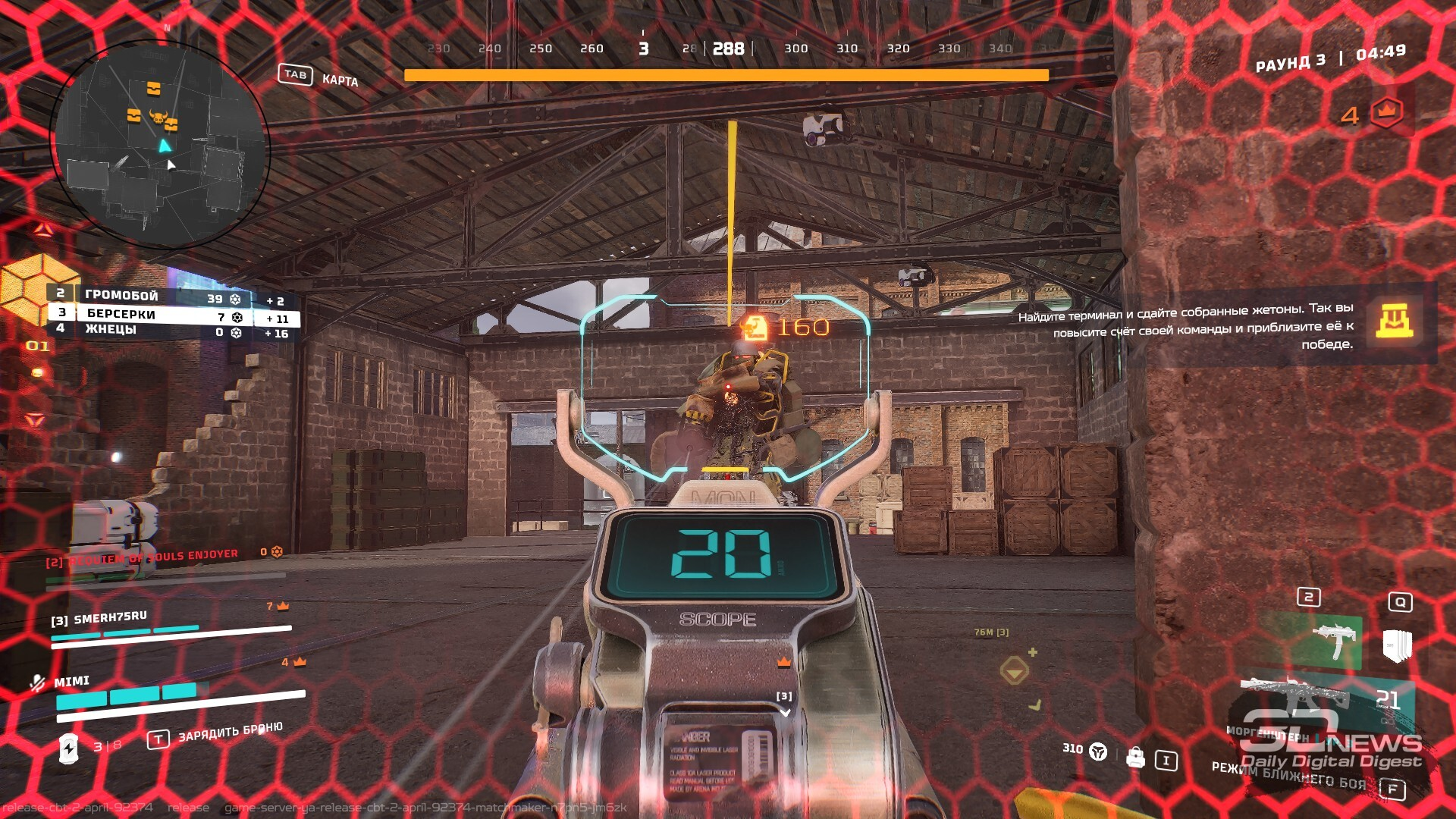The image size is (1456, 819).
Task: Open the backpack inventory icon
Action: point(1135,757)
